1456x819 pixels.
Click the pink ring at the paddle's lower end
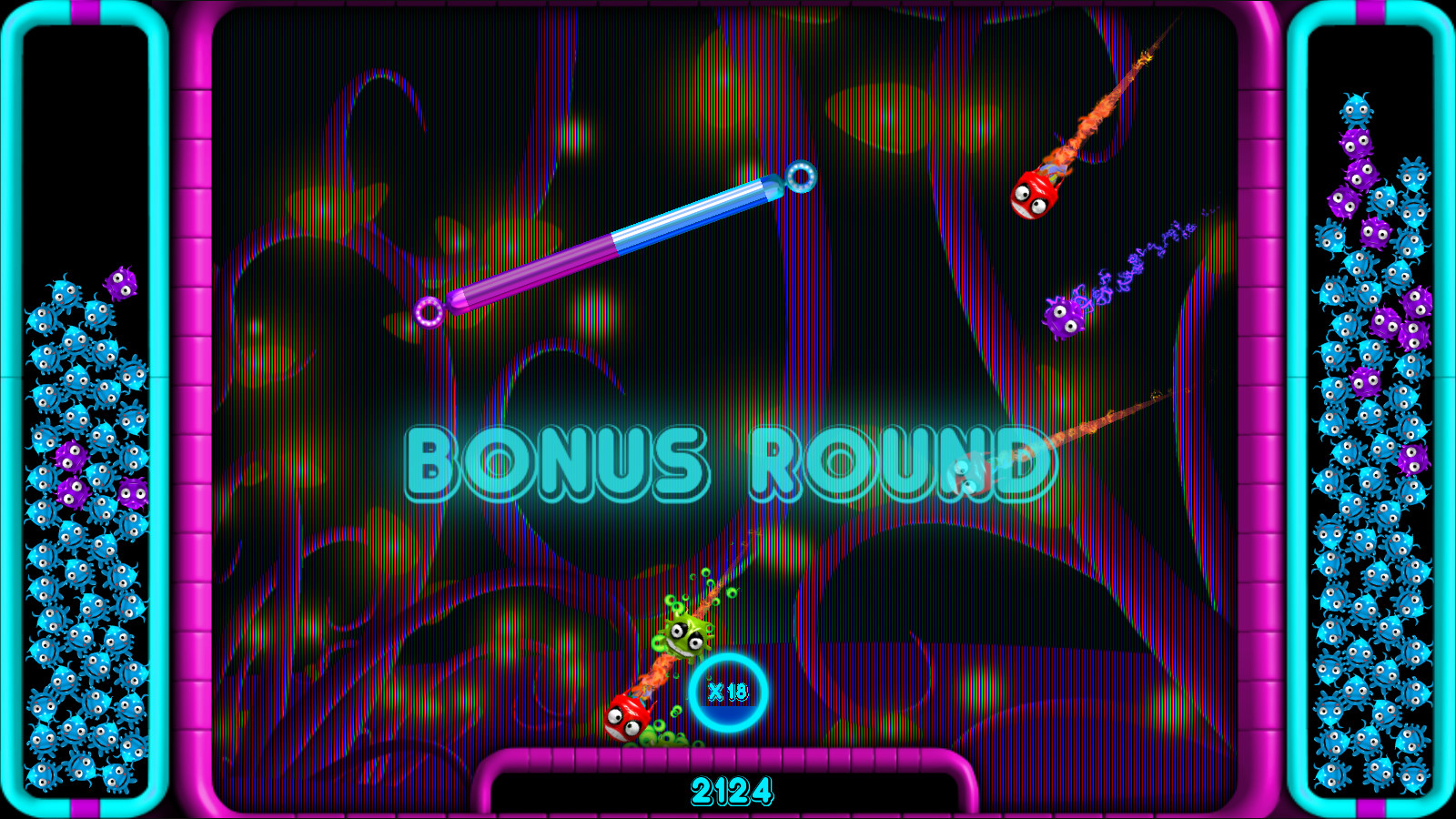pyautogui.click(x=427, y=310)
